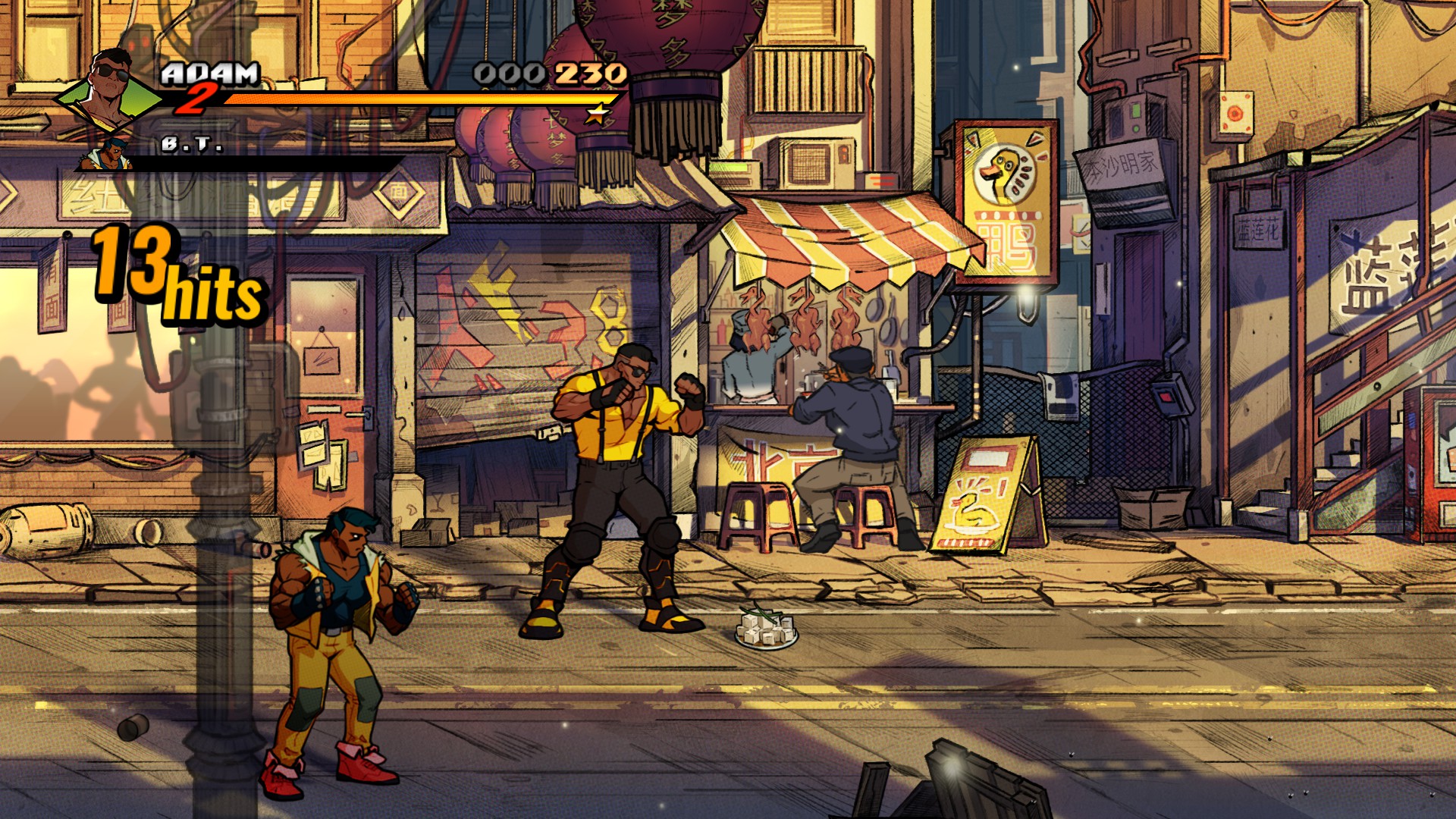Select the star special move icon
1456x819 pixels.
point(598,115)
